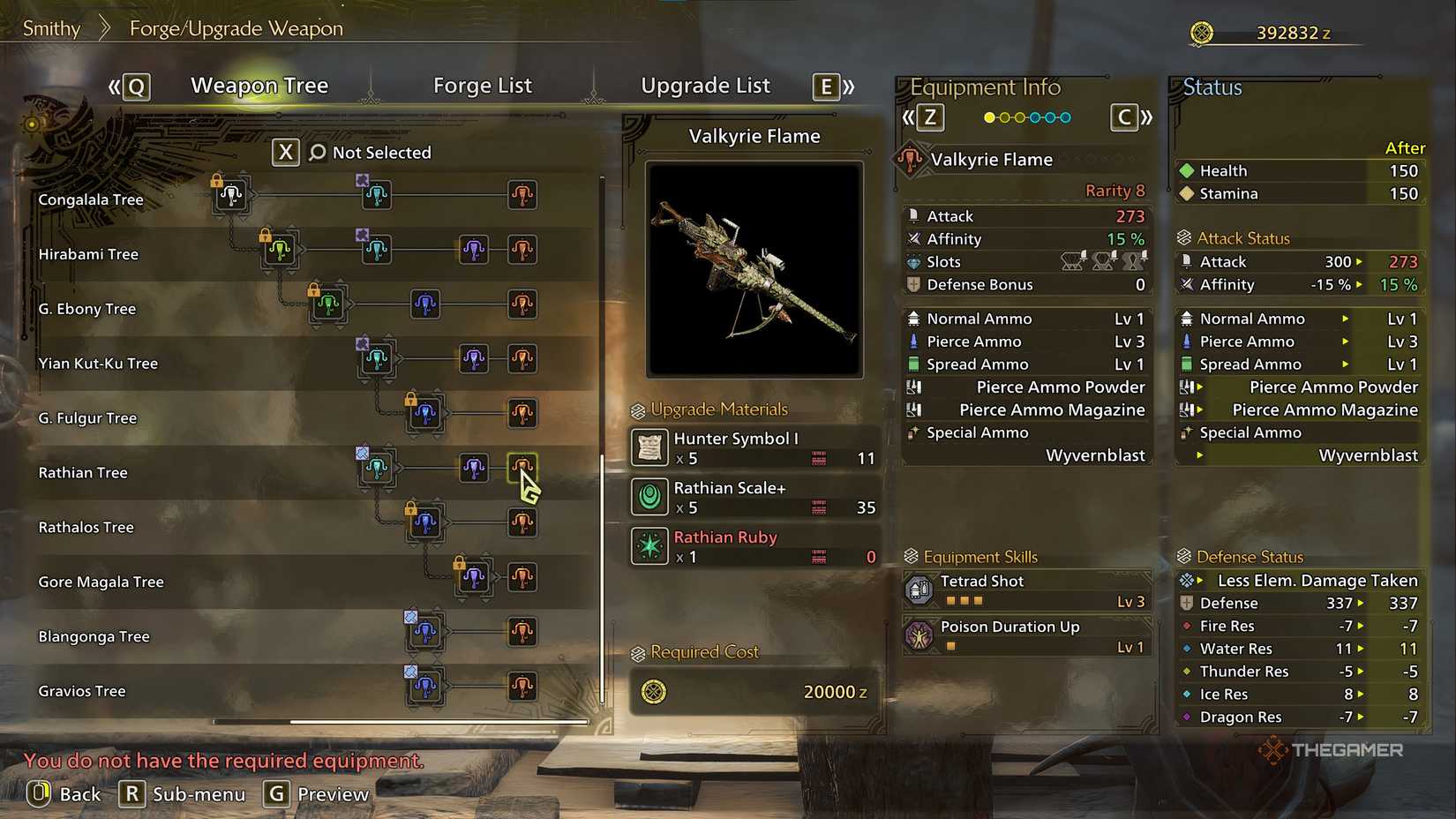Switch to the Upgrade List tab

(705, 85)
